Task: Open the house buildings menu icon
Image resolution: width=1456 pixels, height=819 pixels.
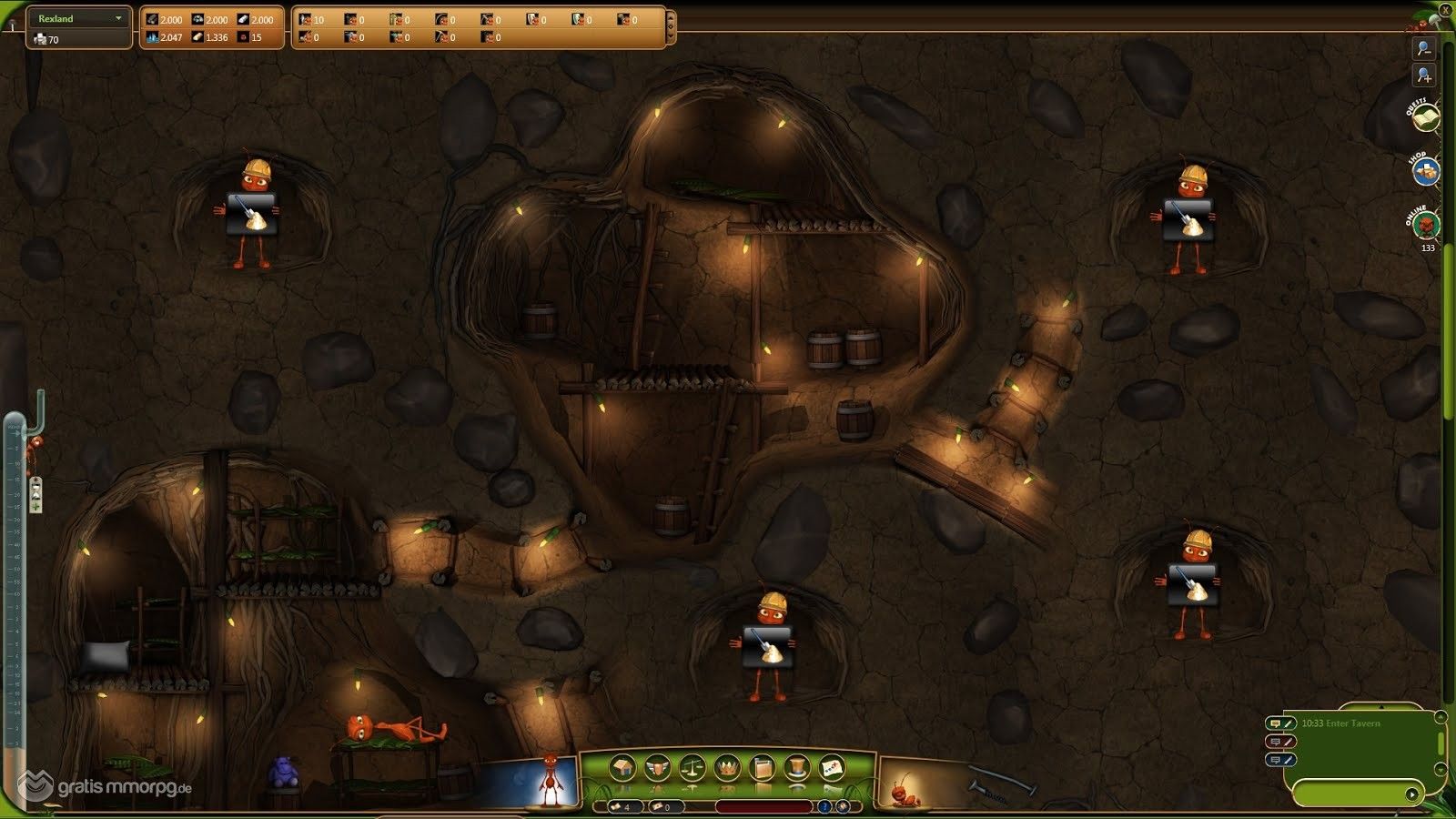Action: click(622, 769)
